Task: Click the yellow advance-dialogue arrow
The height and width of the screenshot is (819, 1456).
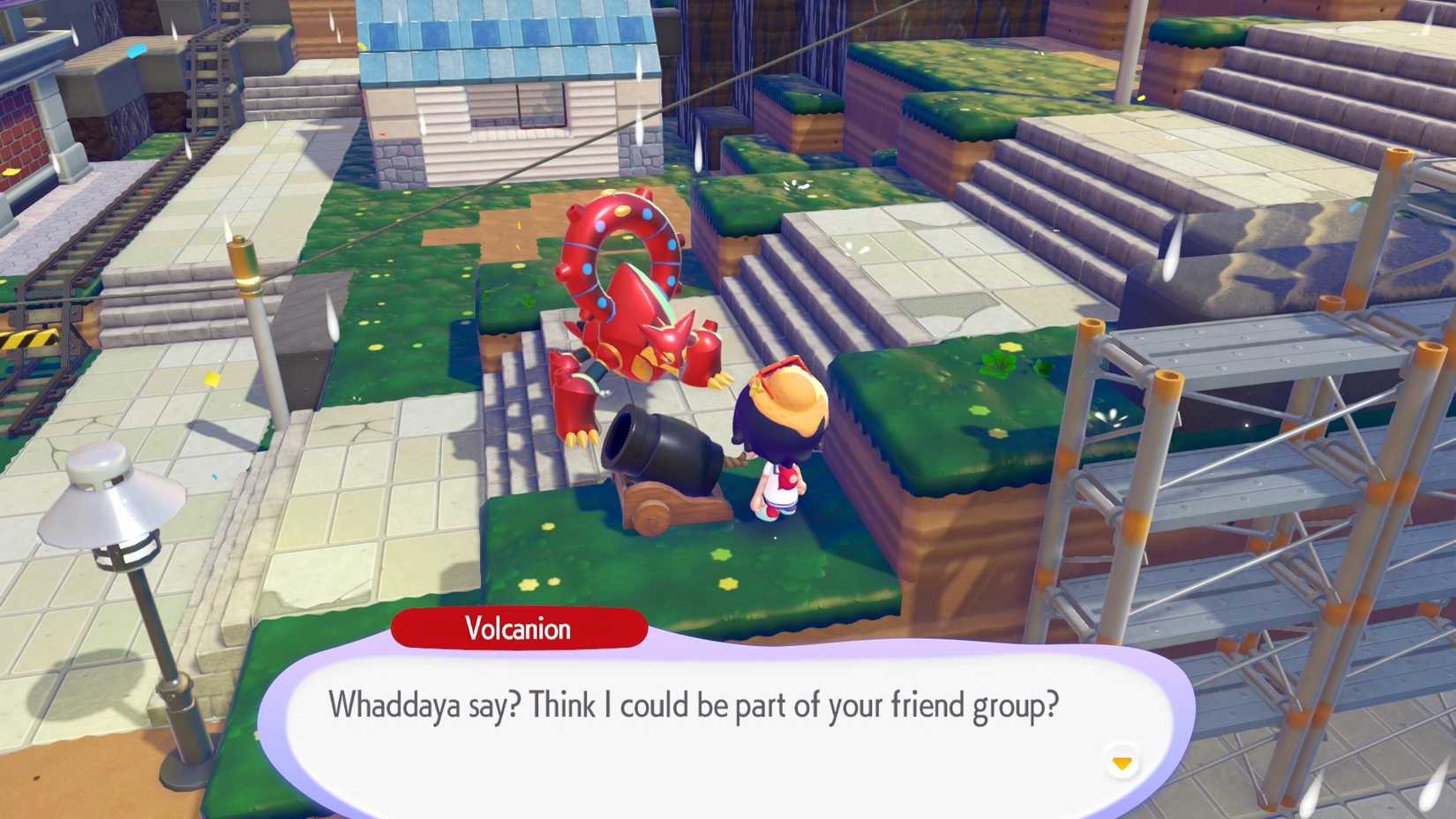Action: pyautogui.click(x=1123, y=761)
